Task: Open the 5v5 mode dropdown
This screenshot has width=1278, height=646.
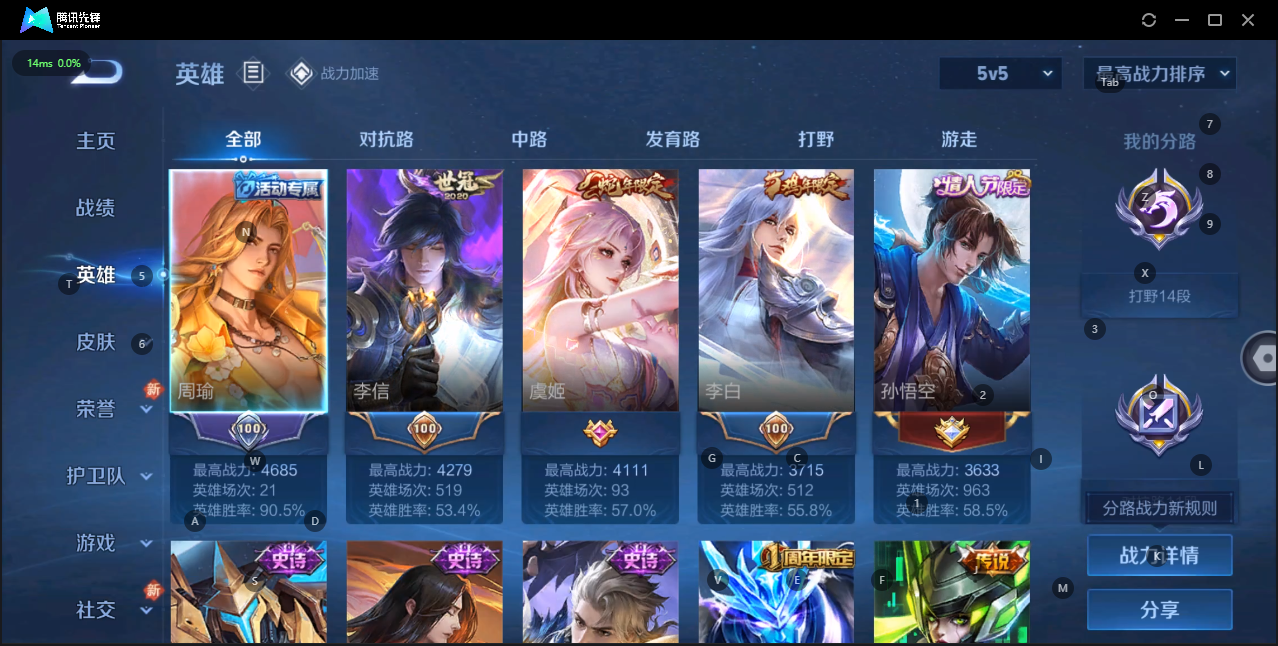Action: pyautogui.click(x=1000, y=73)
